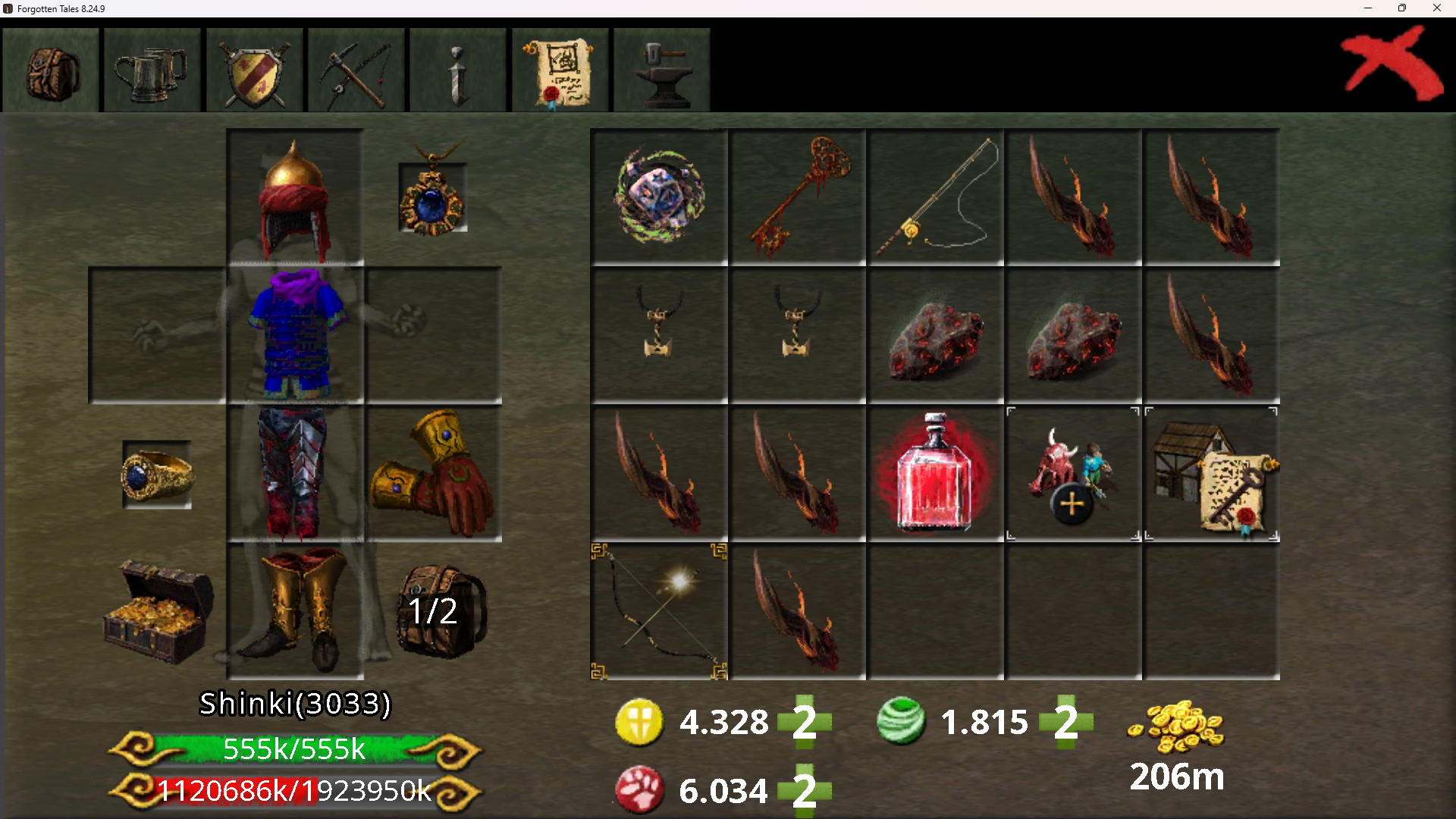
Task: Pick the fishing rod in inventory
Action: click(x=936, y=197)
